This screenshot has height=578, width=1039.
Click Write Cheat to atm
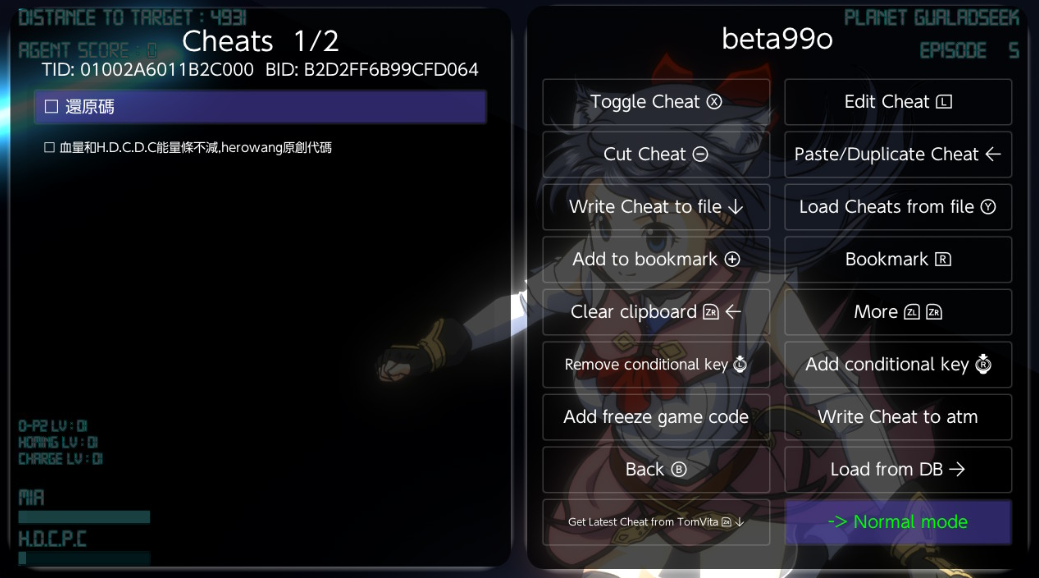point(898,417)
